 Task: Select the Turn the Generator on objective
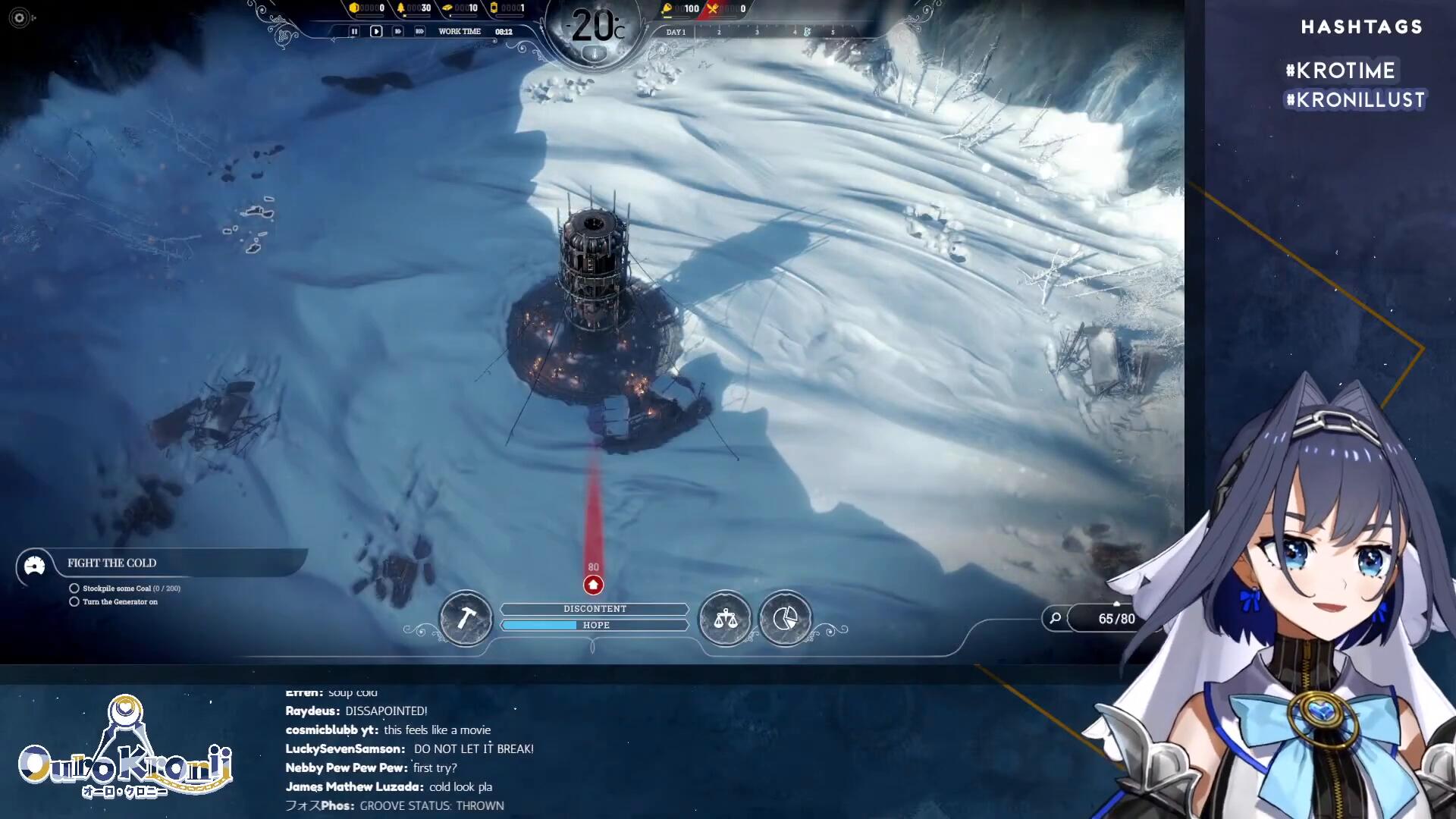[120, 602]
